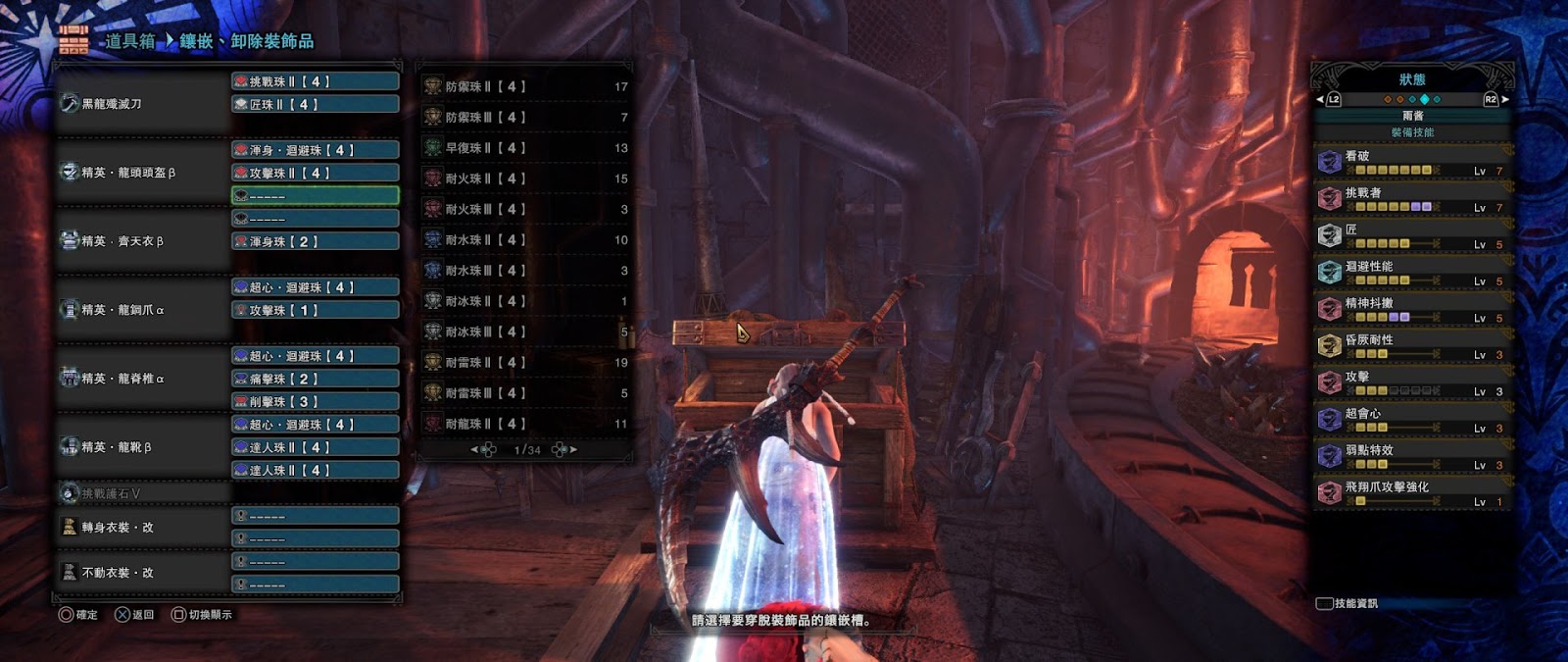The width and height of the screenshot is (1568, 662).
Task: Choose 防禦珠Ⅲ from the decoration list
Action: pyautogui.click(x=525, y=117)
